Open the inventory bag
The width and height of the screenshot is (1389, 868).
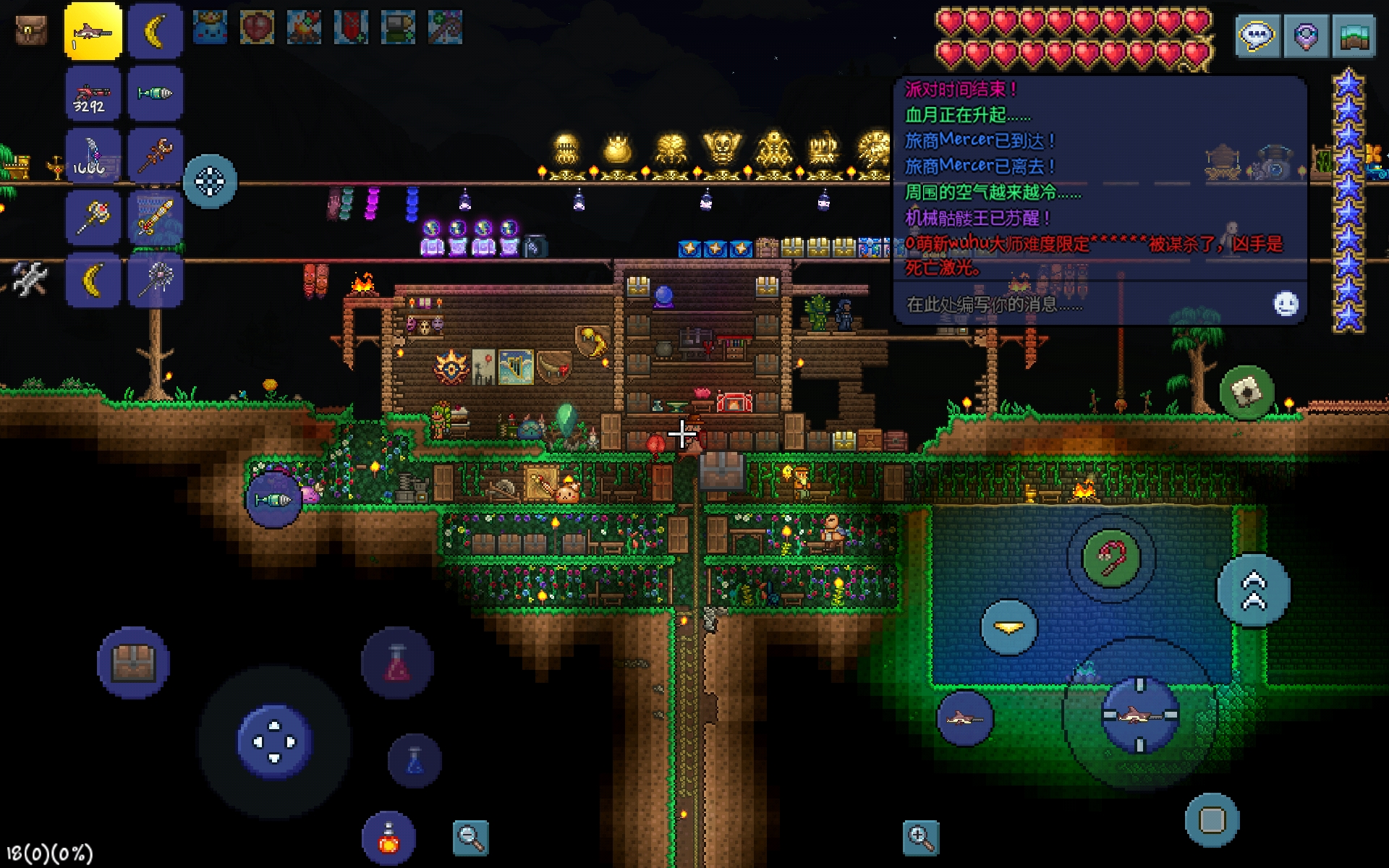[31, 31]
